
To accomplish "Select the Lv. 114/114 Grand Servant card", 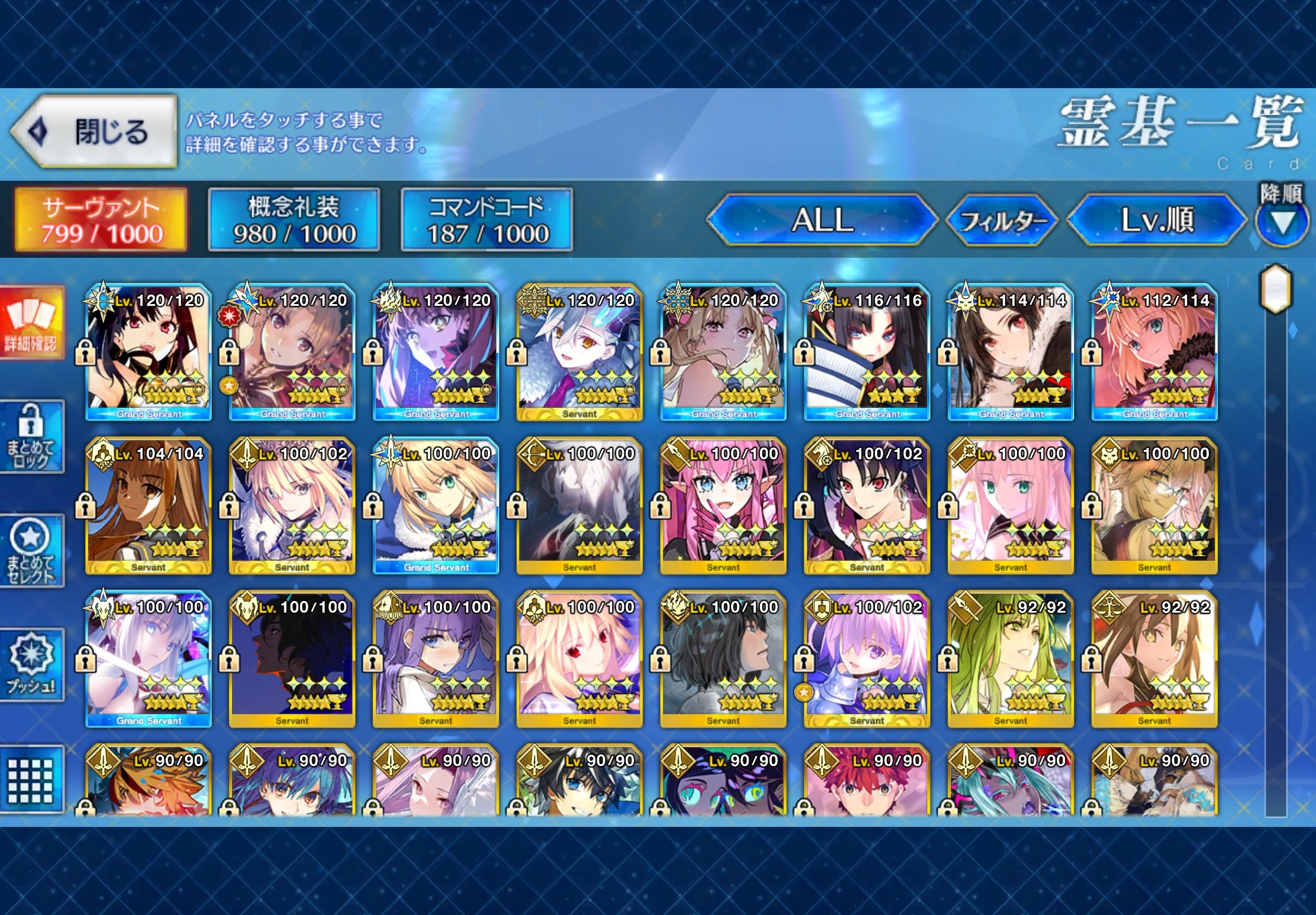I will coord(1010,352).
